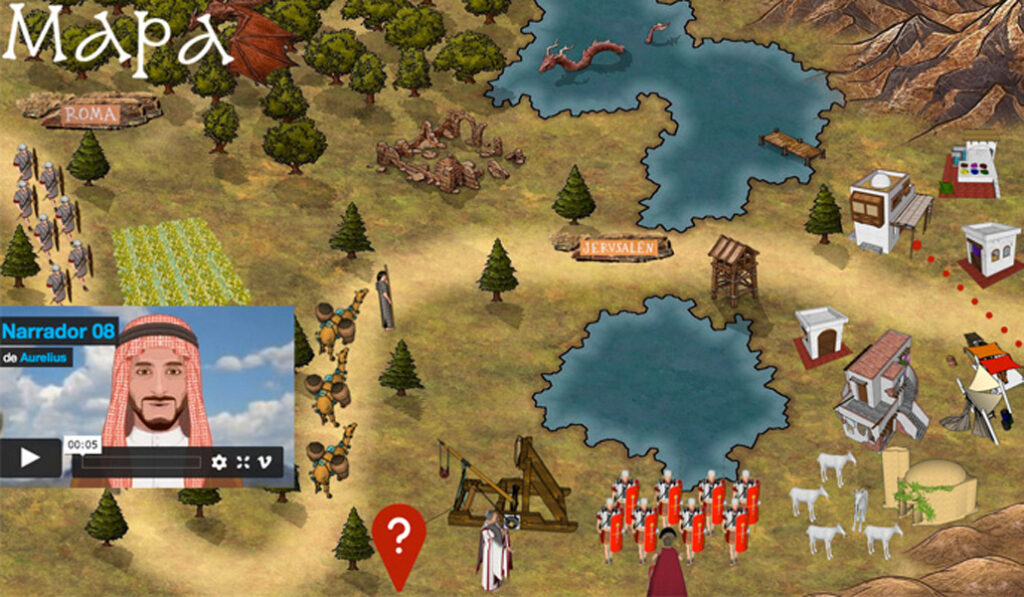Click the Vimeo logo in the player
This screenshot has width=1024, height=597.
(x=266, y=462)
